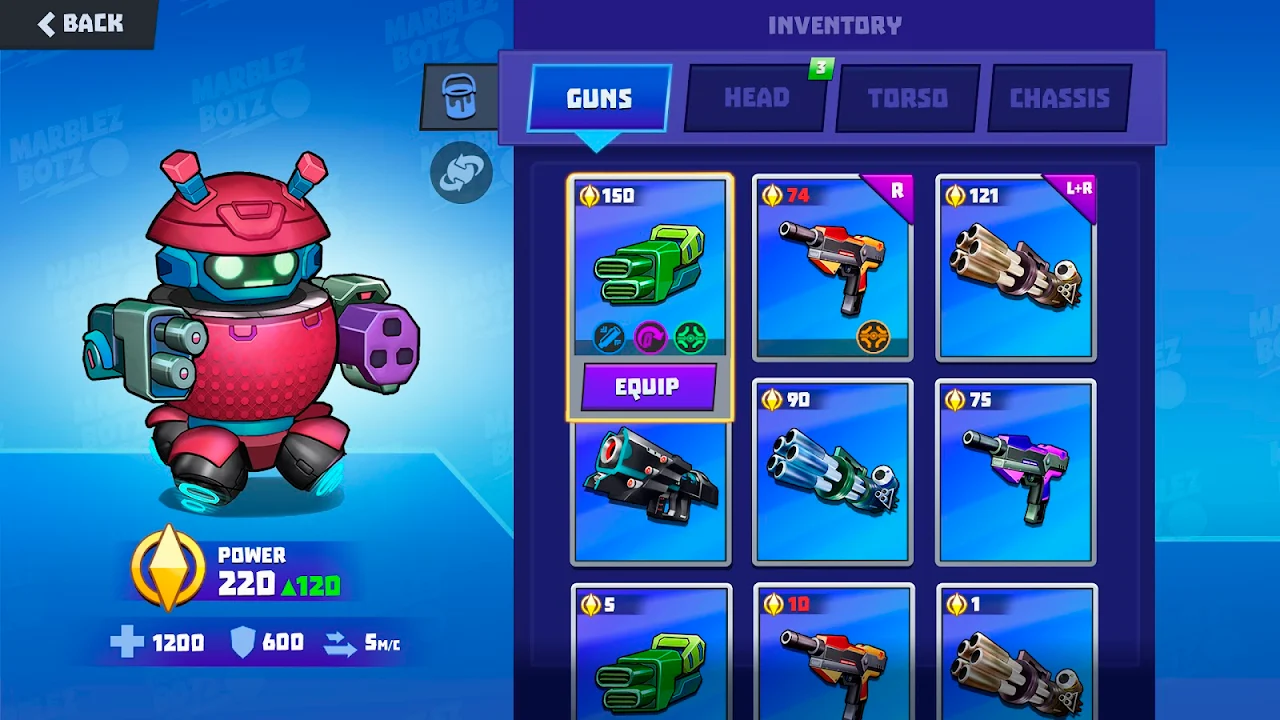Equip the selected green gun
Image resolution: width=1280 pixels, height=720 pixels.
coord(648,387)
